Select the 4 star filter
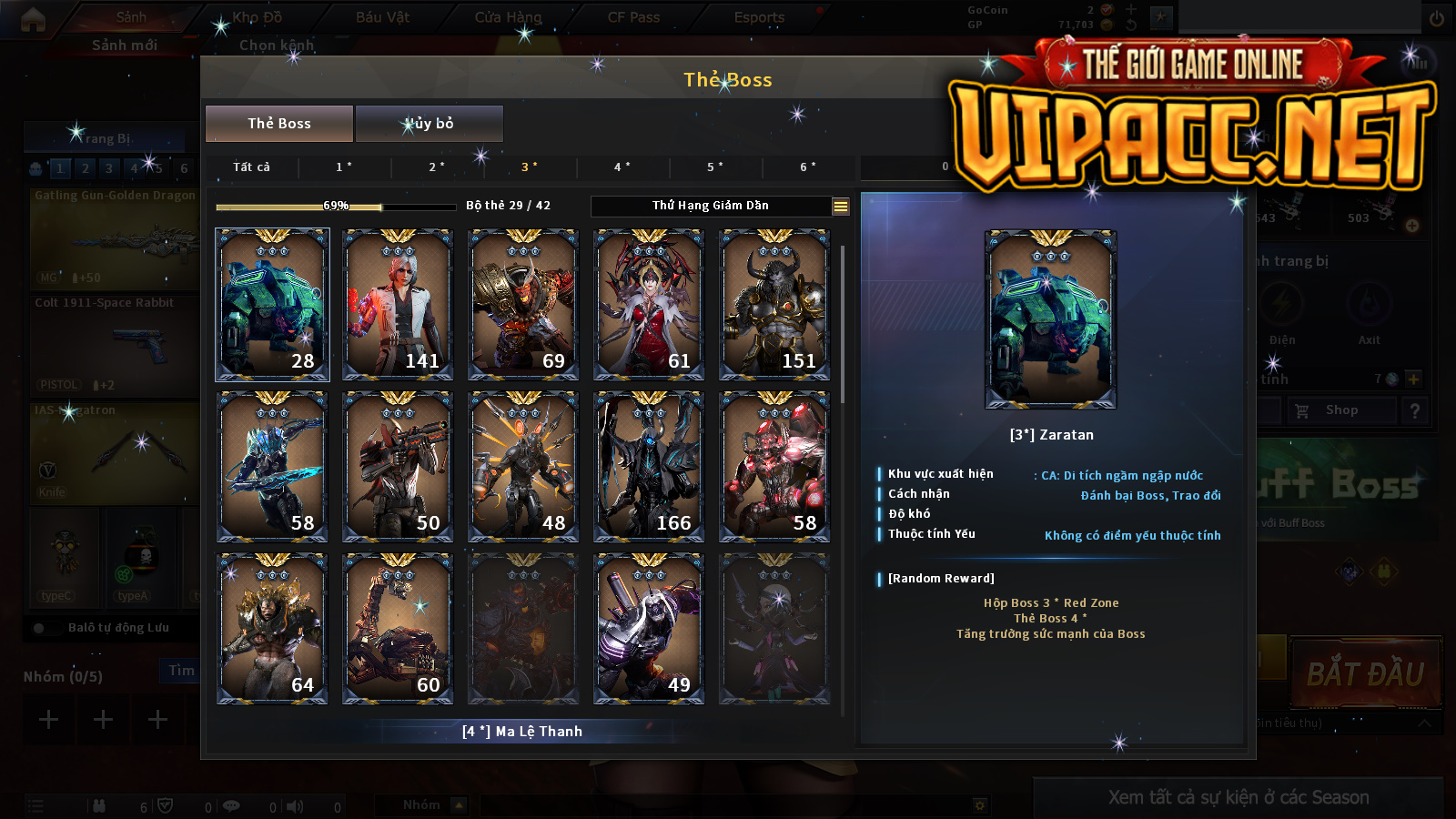Screen dimensions: 1456x819 point(622,167)
